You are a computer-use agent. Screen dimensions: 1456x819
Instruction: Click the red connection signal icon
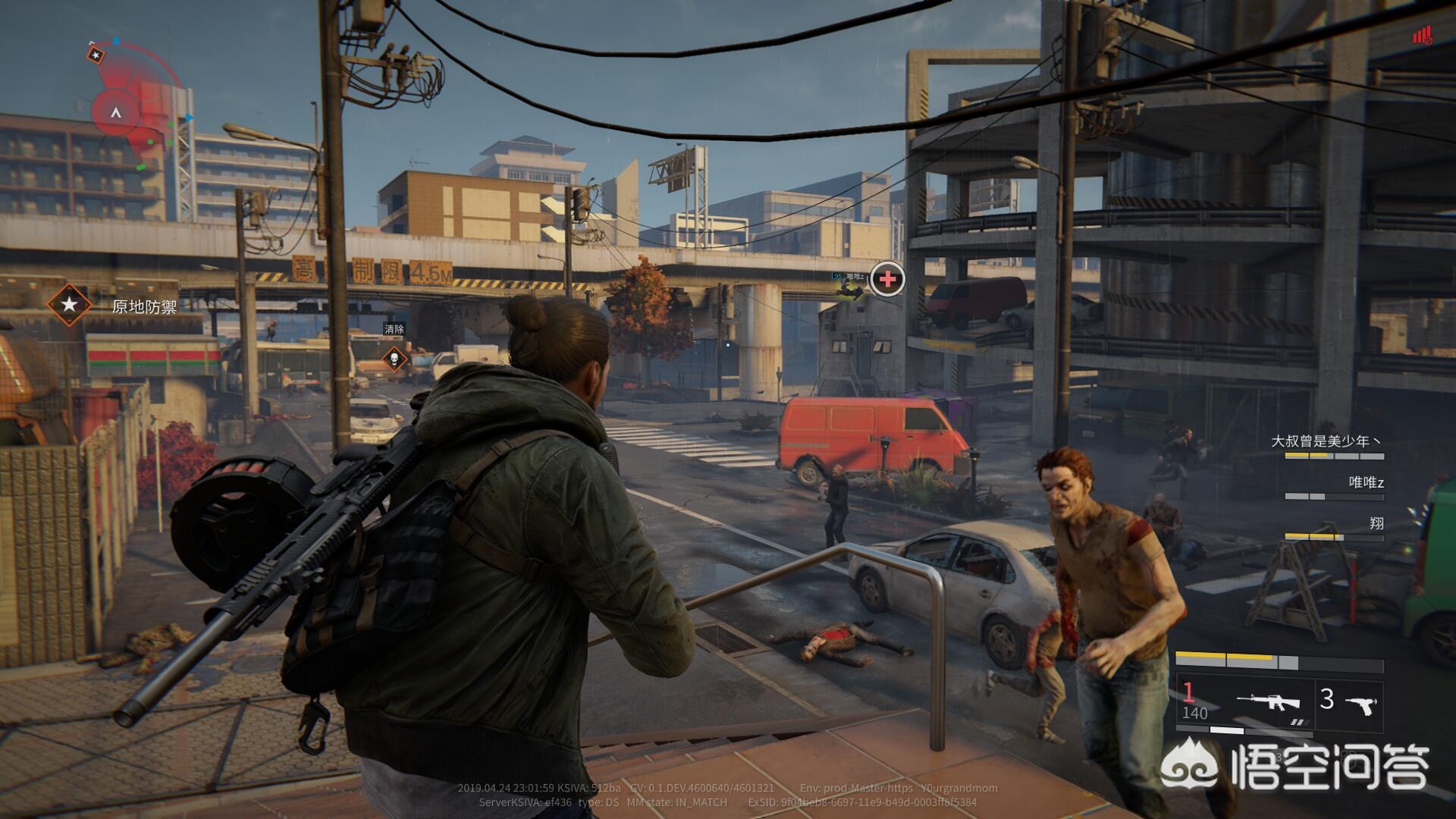click(x=1422, y=36)
